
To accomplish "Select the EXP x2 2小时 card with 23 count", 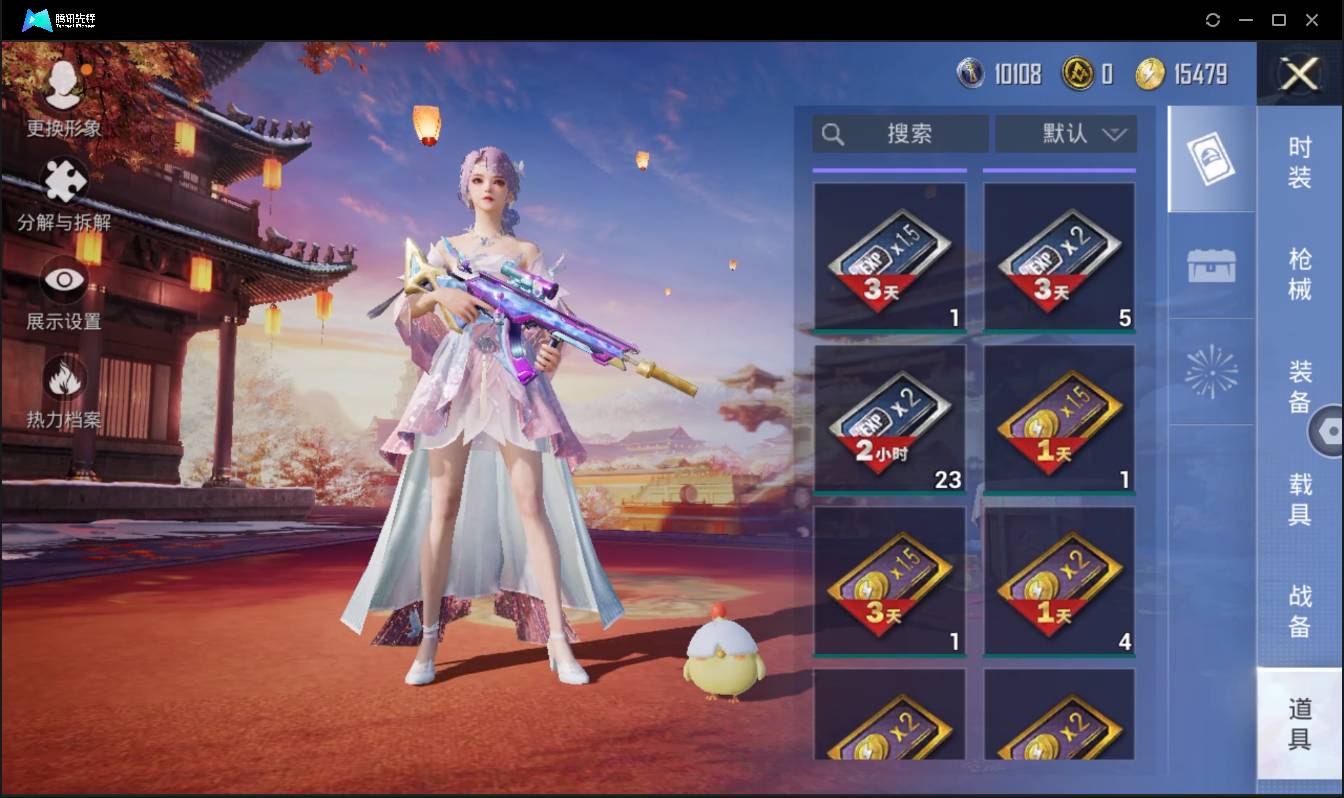I will point(889,417).
